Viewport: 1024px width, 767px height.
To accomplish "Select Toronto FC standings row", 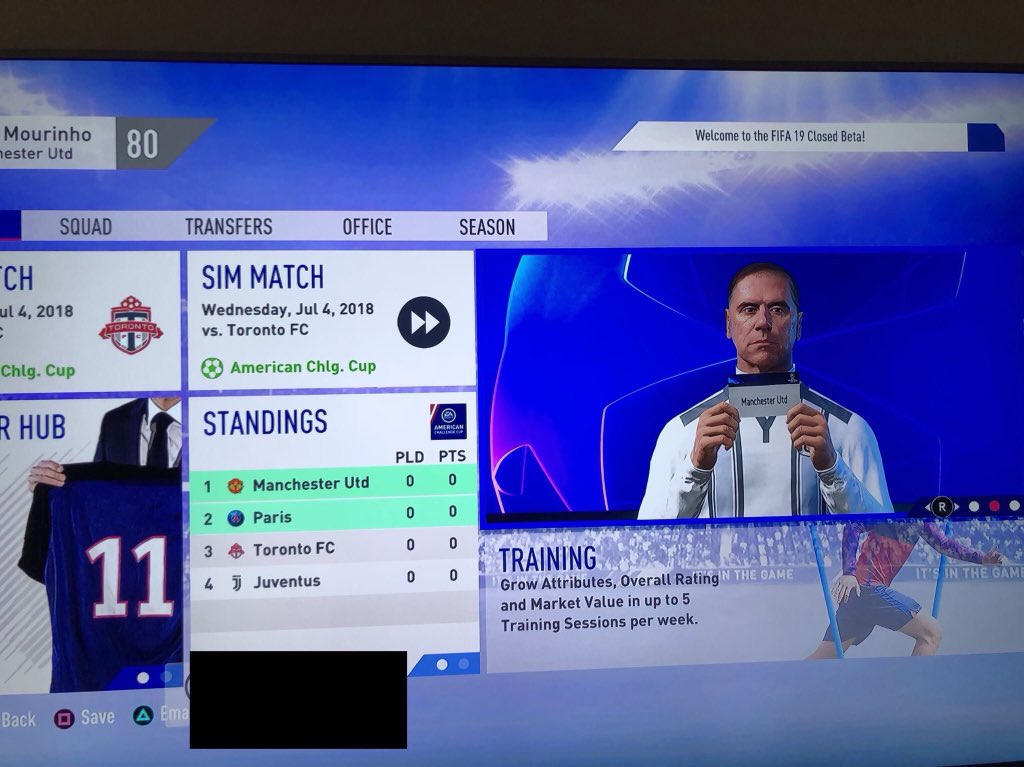I will point(332,549).
